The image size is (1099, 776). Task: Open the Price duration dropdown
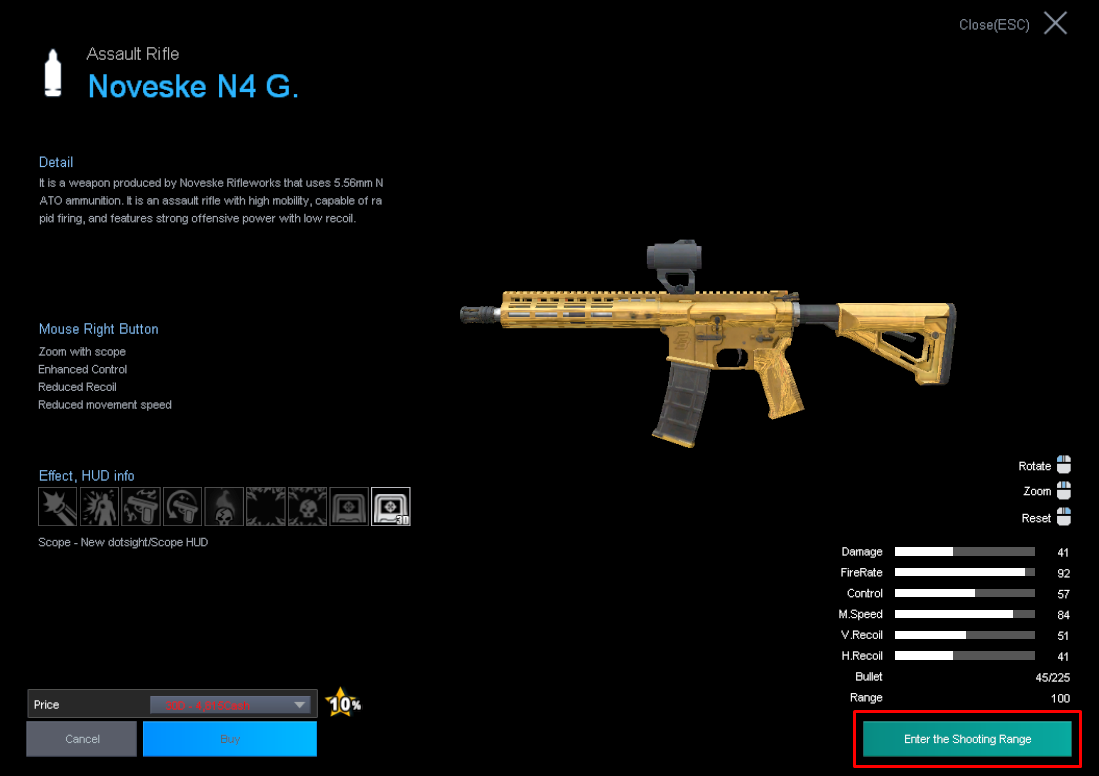click(299, 705)
